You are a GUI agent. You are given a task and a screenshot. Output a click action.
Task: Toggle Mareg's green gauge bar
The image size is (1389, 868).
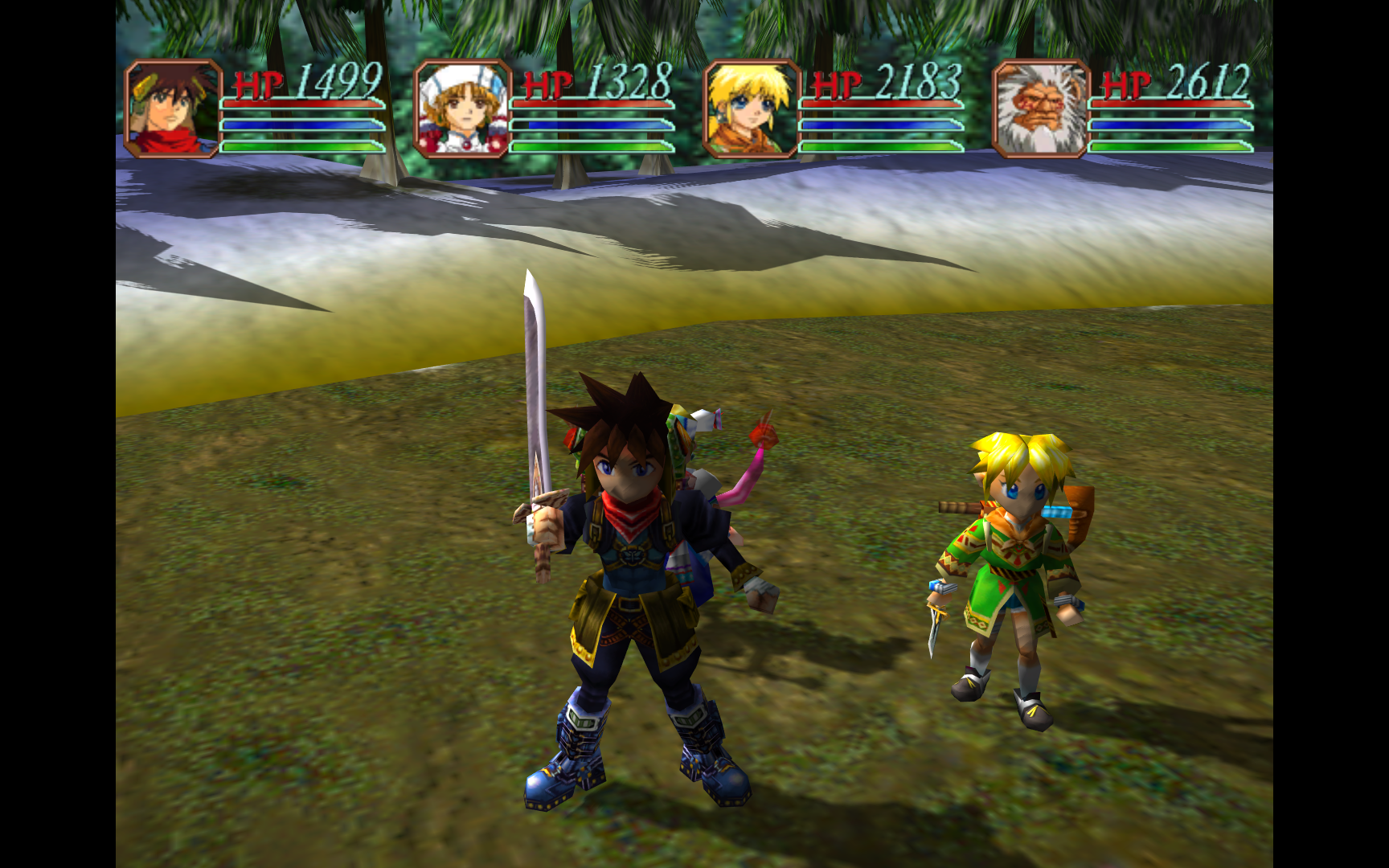tap(1170, 148)
